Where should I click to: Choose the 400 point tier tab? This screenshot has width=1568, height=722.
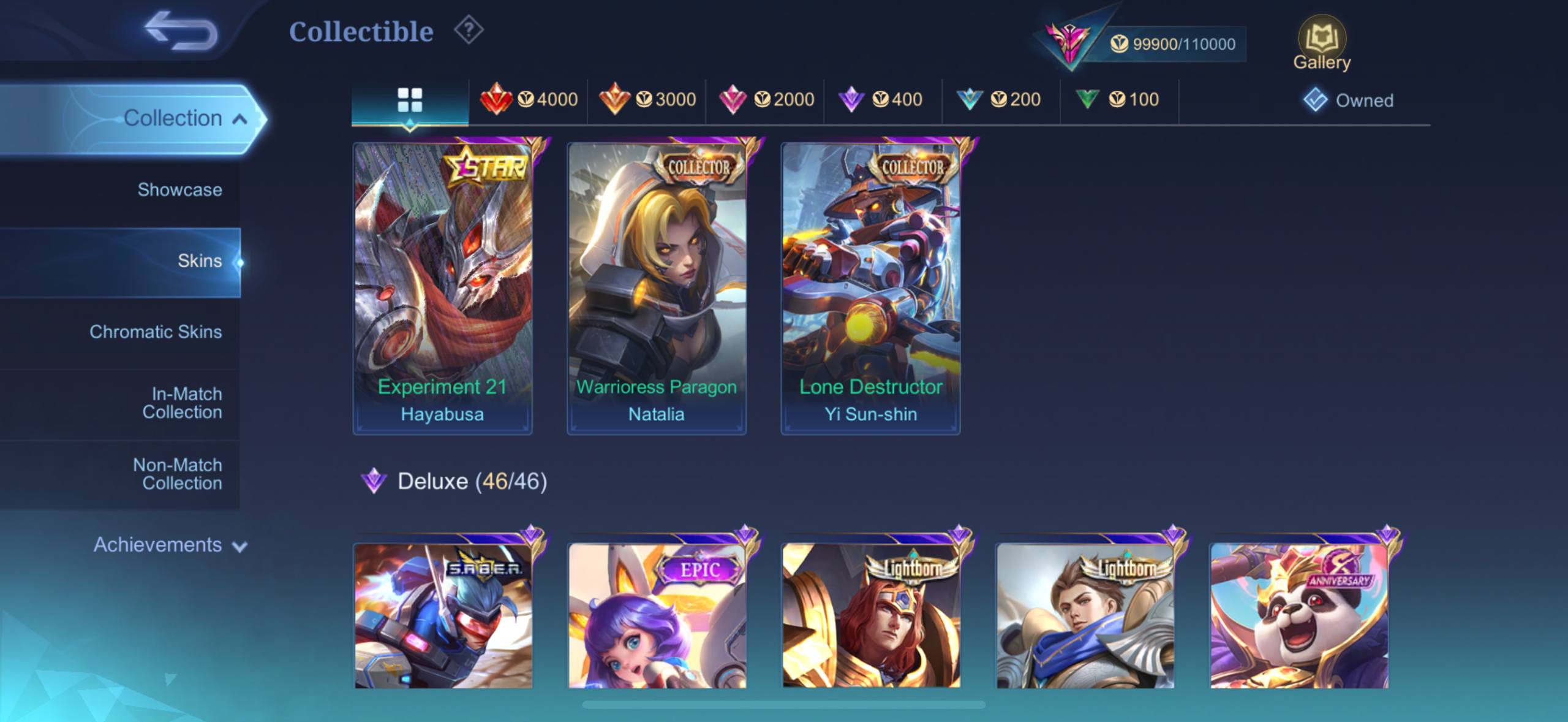(883, 99)
